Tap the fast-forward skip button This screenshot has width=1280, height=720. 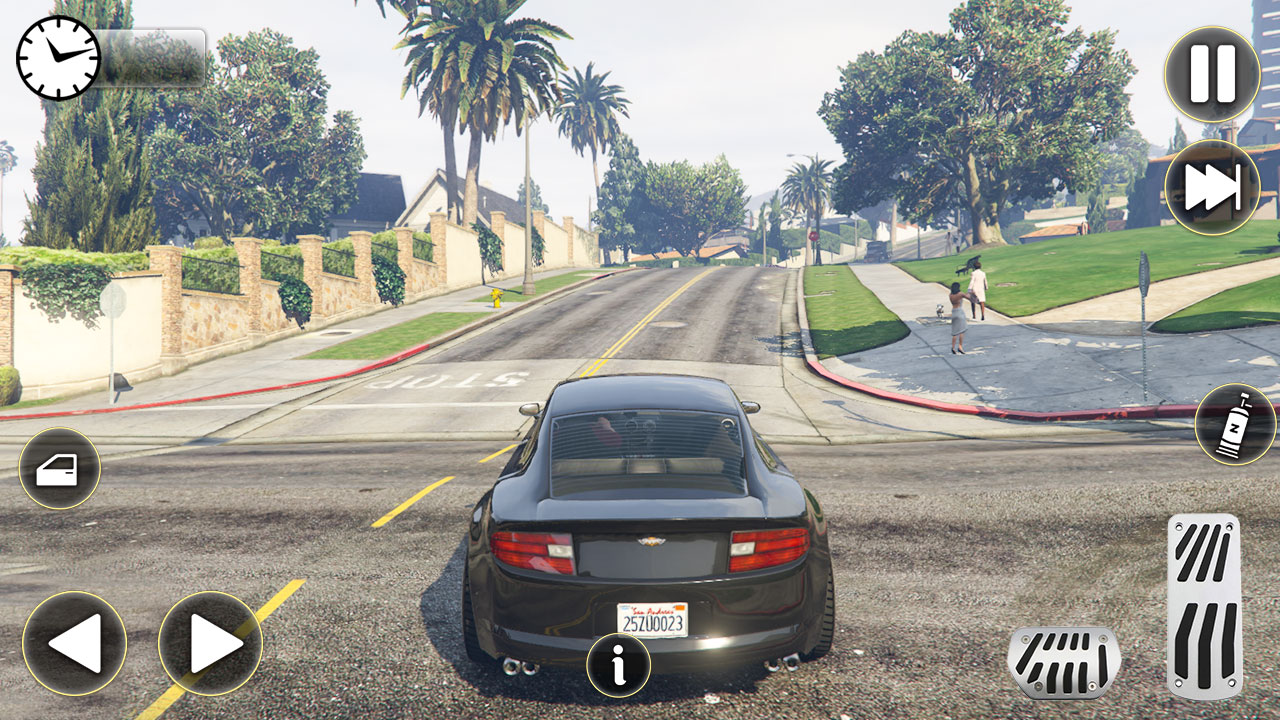[1211, 187]
